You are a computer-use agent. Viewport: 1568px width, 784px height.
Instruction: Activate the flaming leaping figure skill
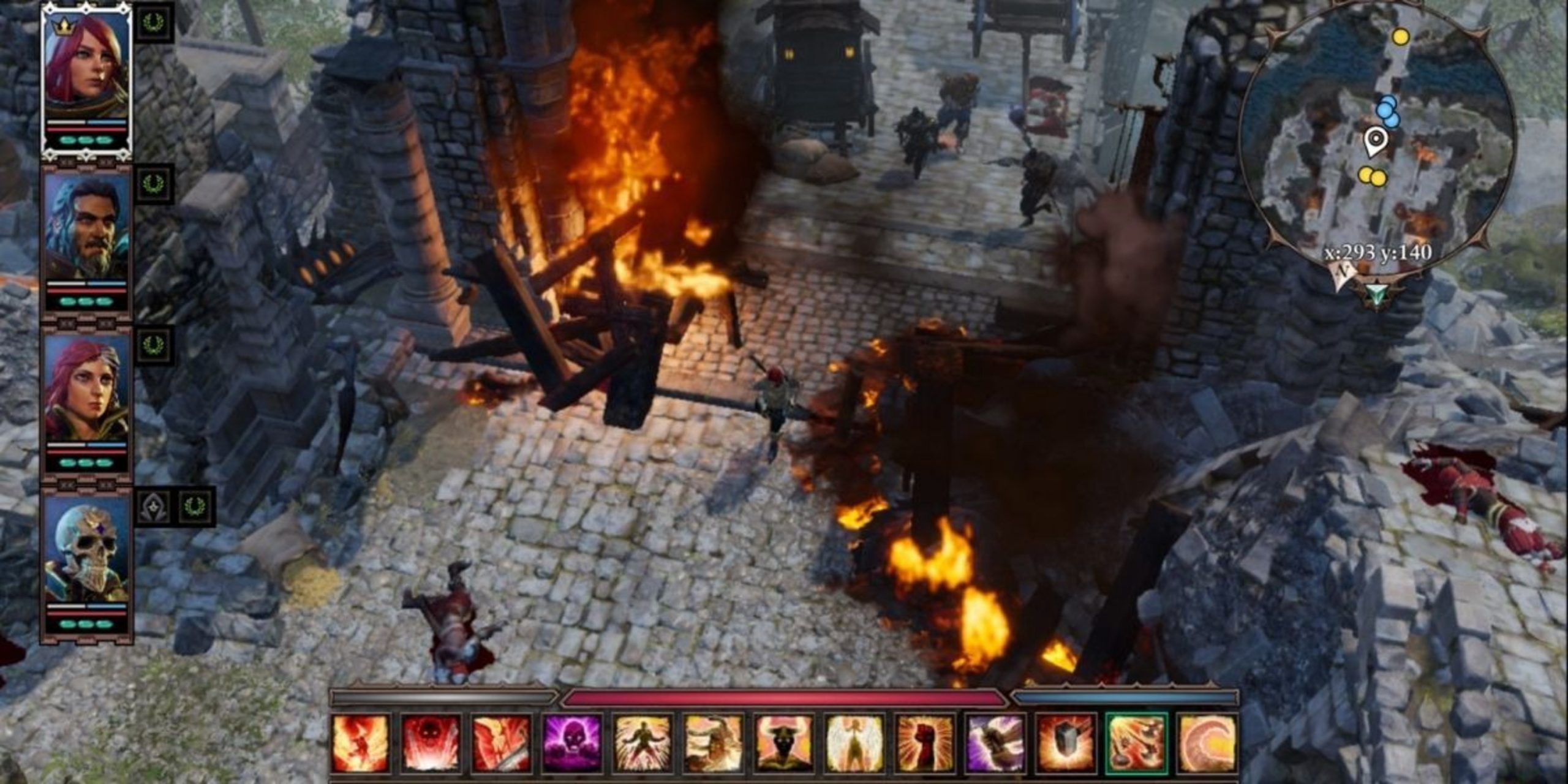(x=360, y=743)
